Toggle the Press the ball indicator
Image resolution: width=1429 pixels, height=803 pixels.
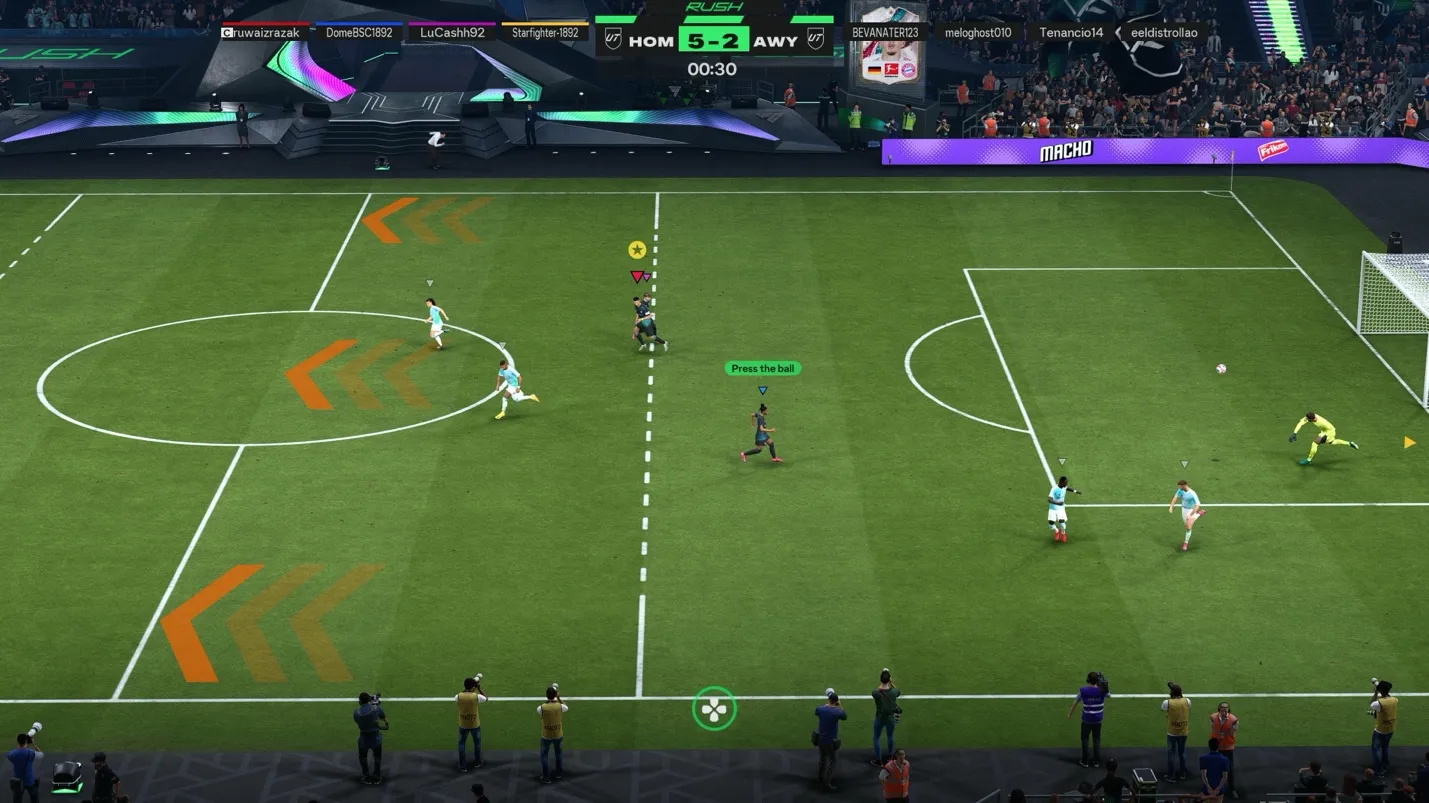763,368
